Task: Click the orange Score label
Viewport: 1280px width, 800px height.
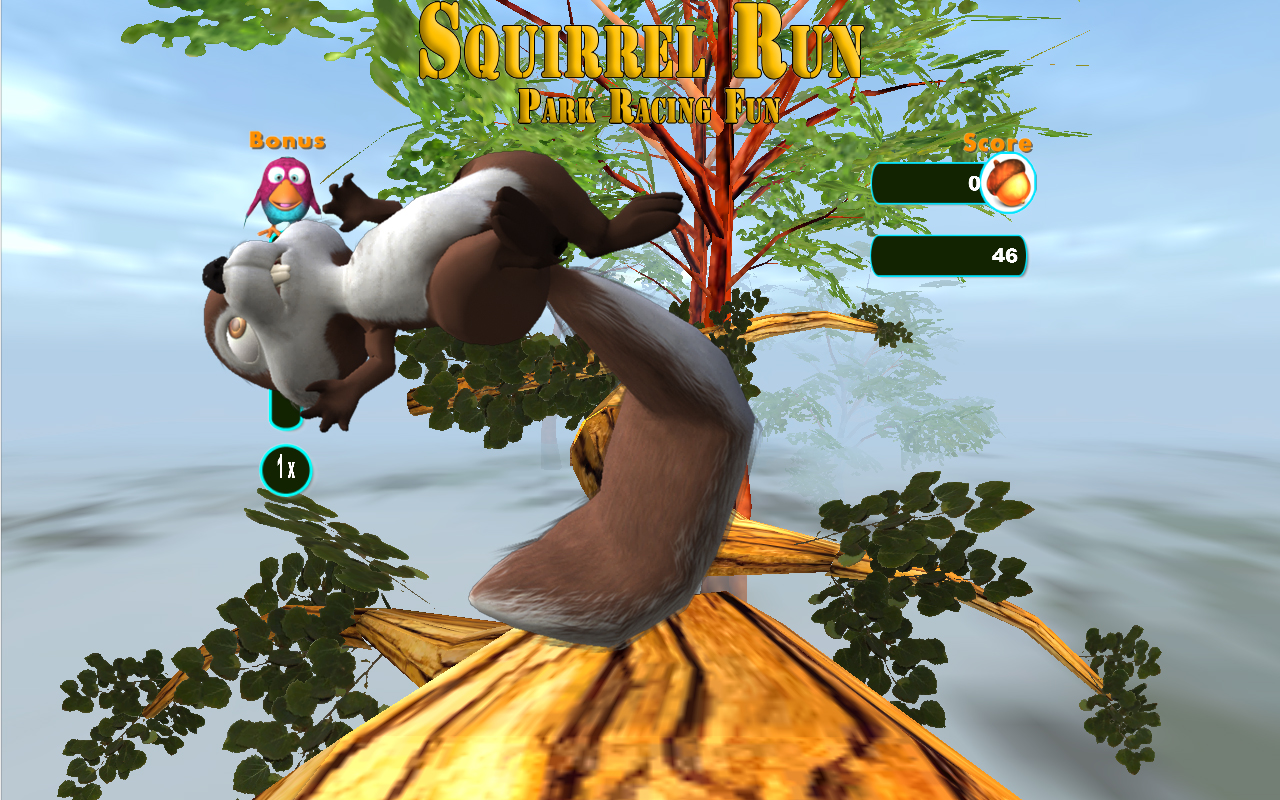Action: (996, 143)
